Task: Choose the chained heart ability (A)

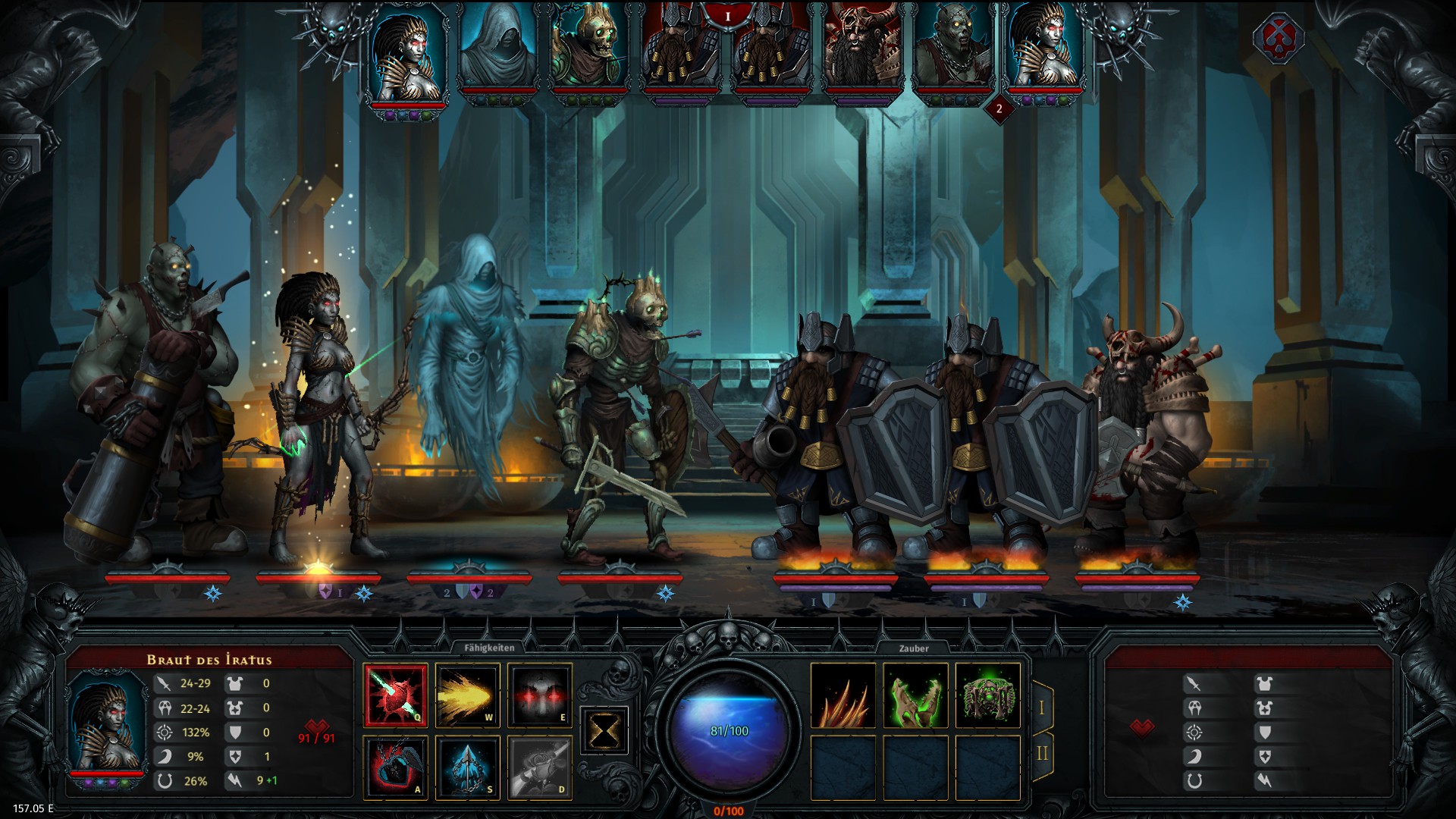Action: tap(395, 767)
